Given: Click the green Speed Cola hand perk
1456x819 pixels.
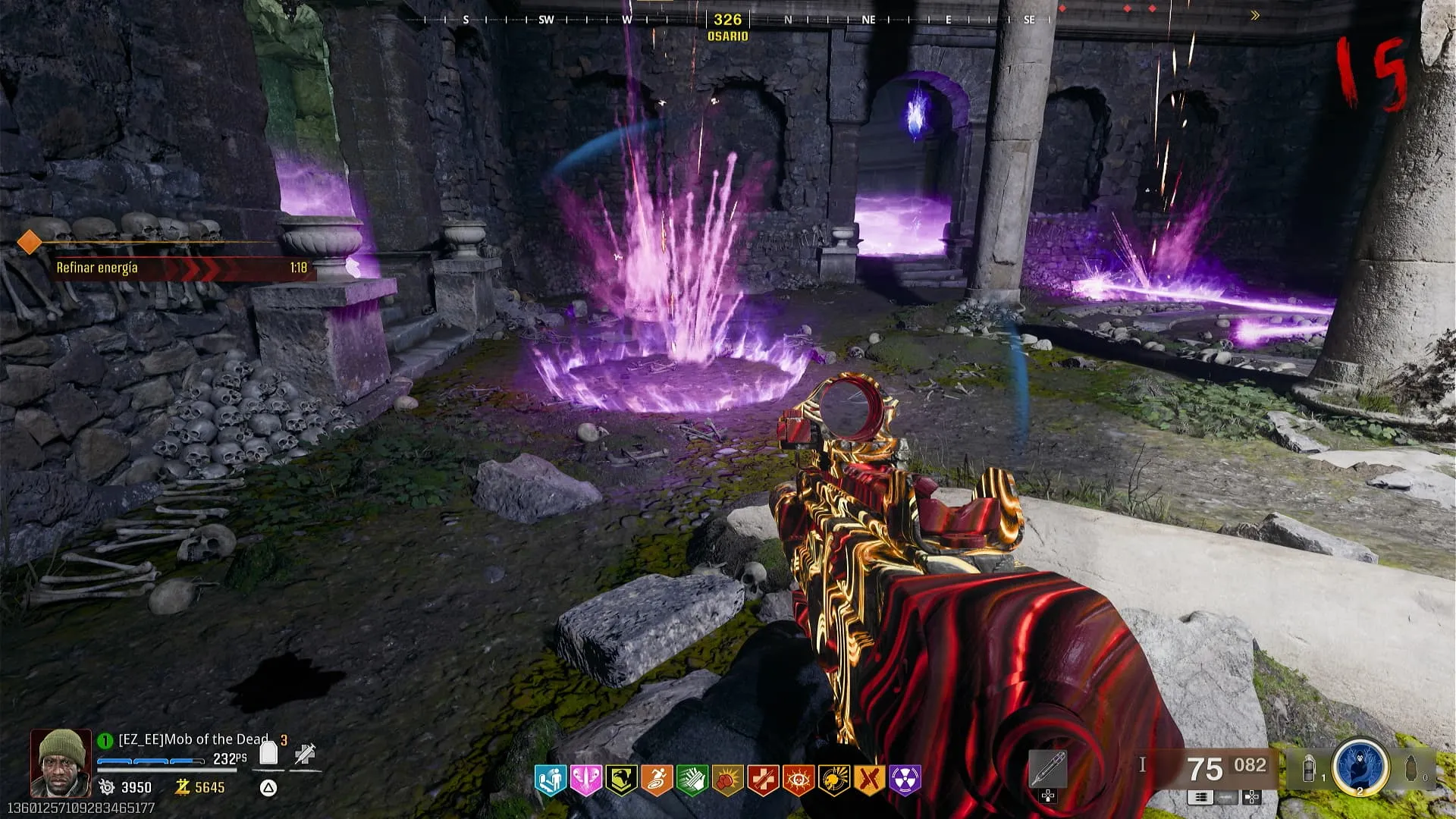Looking at the screenshot, I should click(x=692, y=780).
